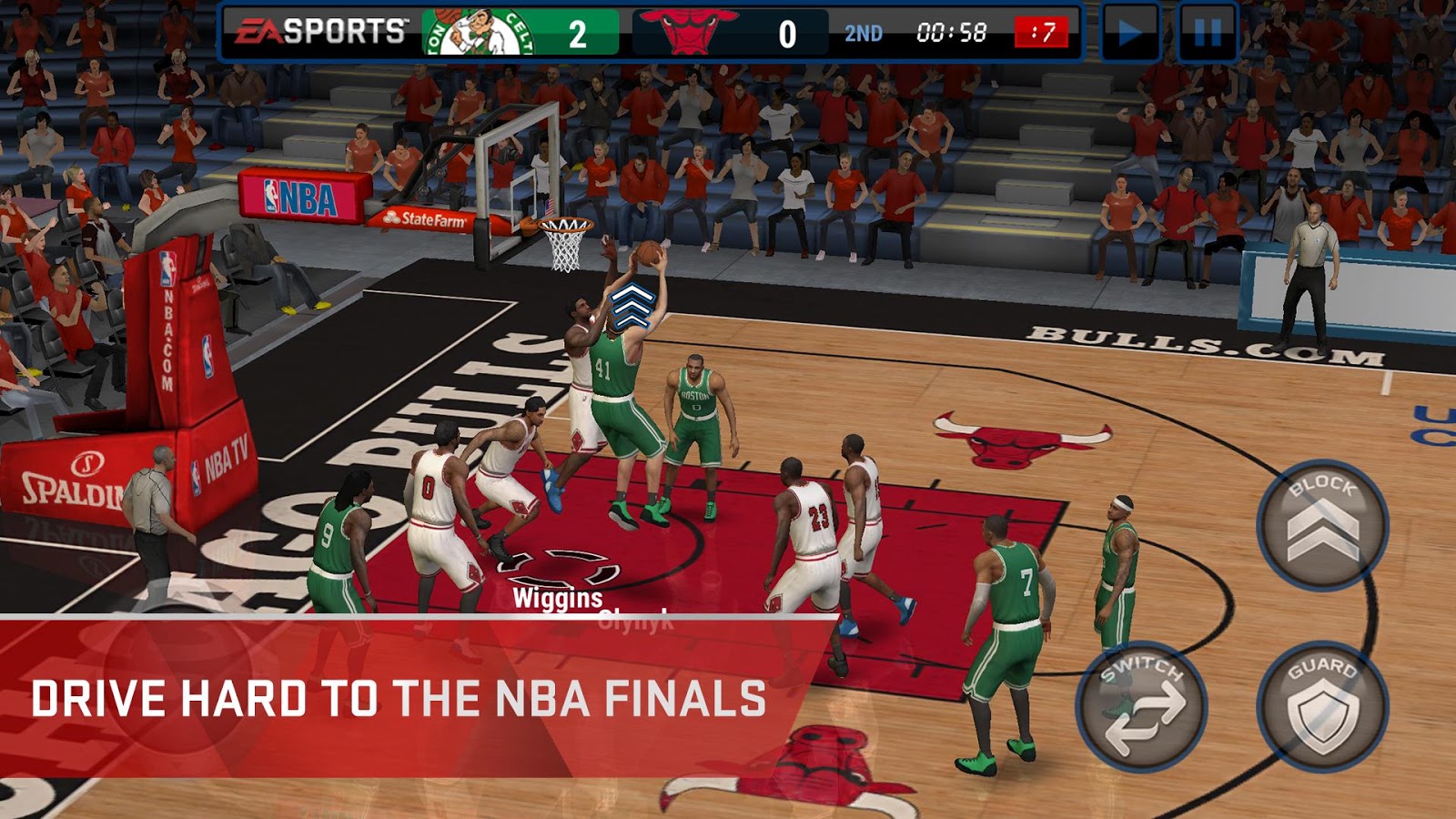
Task: Activate the Switch player button
Action: pos(1143,707)
